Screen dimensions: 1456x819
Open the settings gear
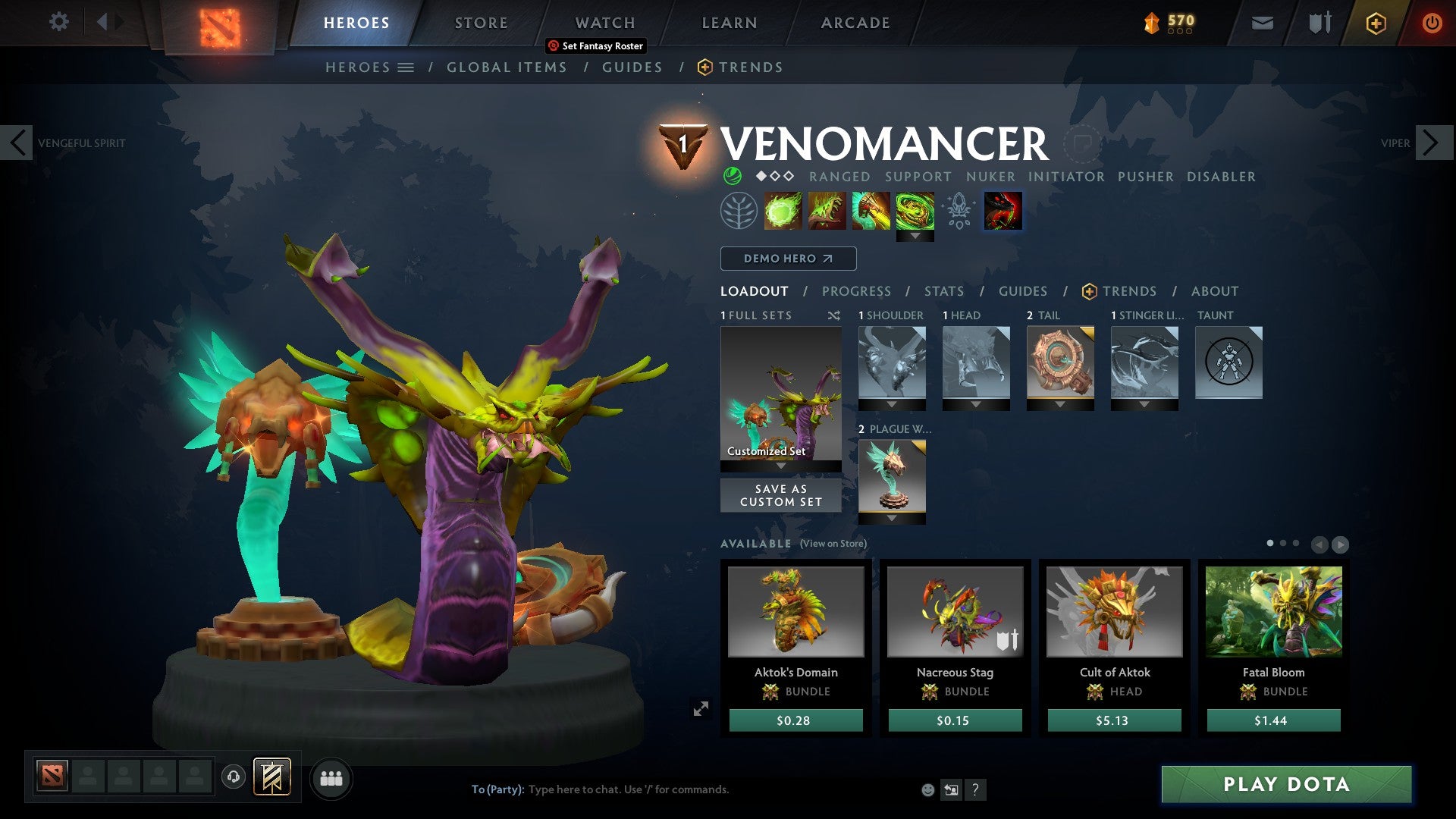[x=58, y=22]
